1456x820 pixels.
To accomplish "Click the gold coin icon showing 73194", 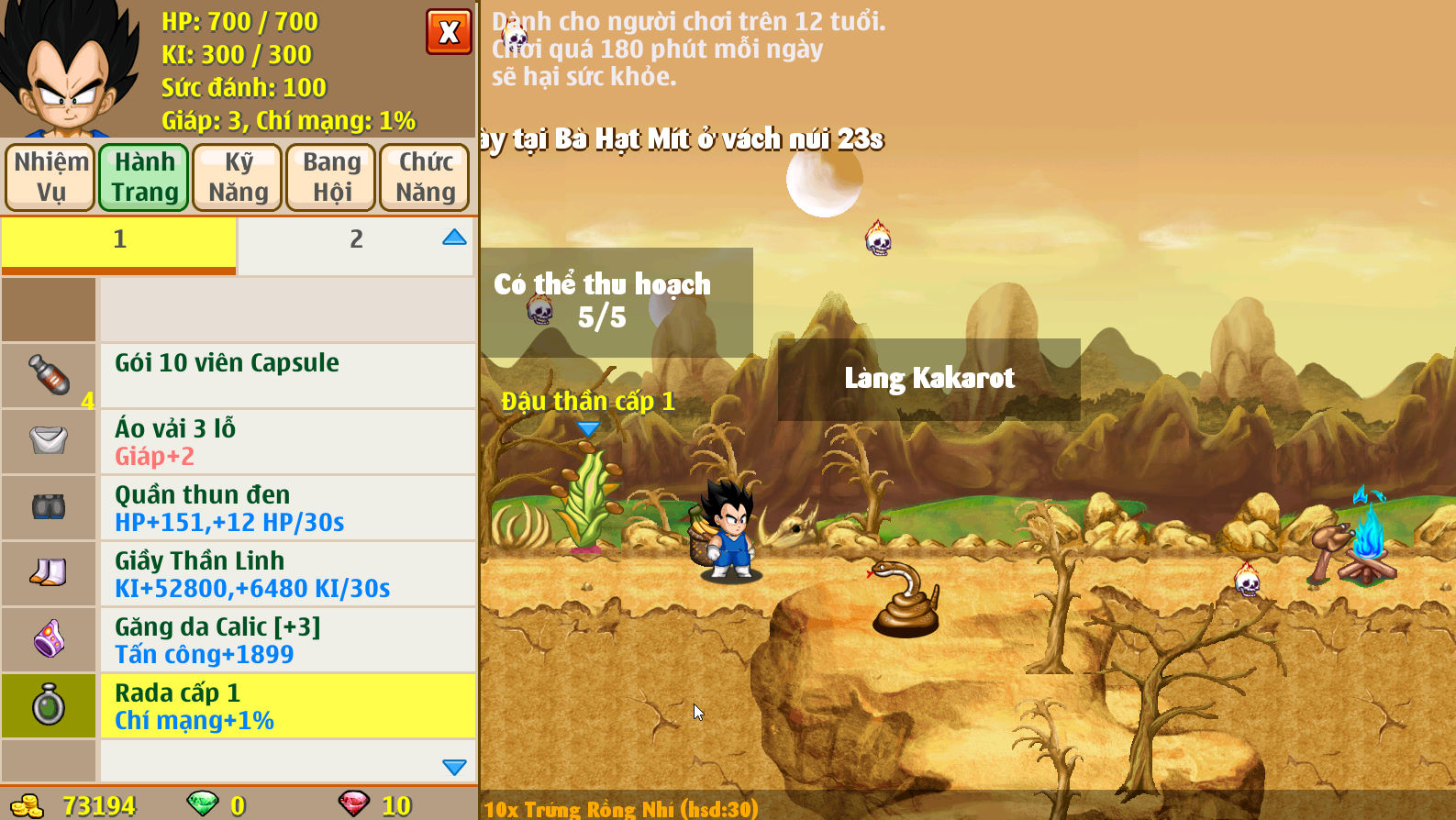I will 28,804.
